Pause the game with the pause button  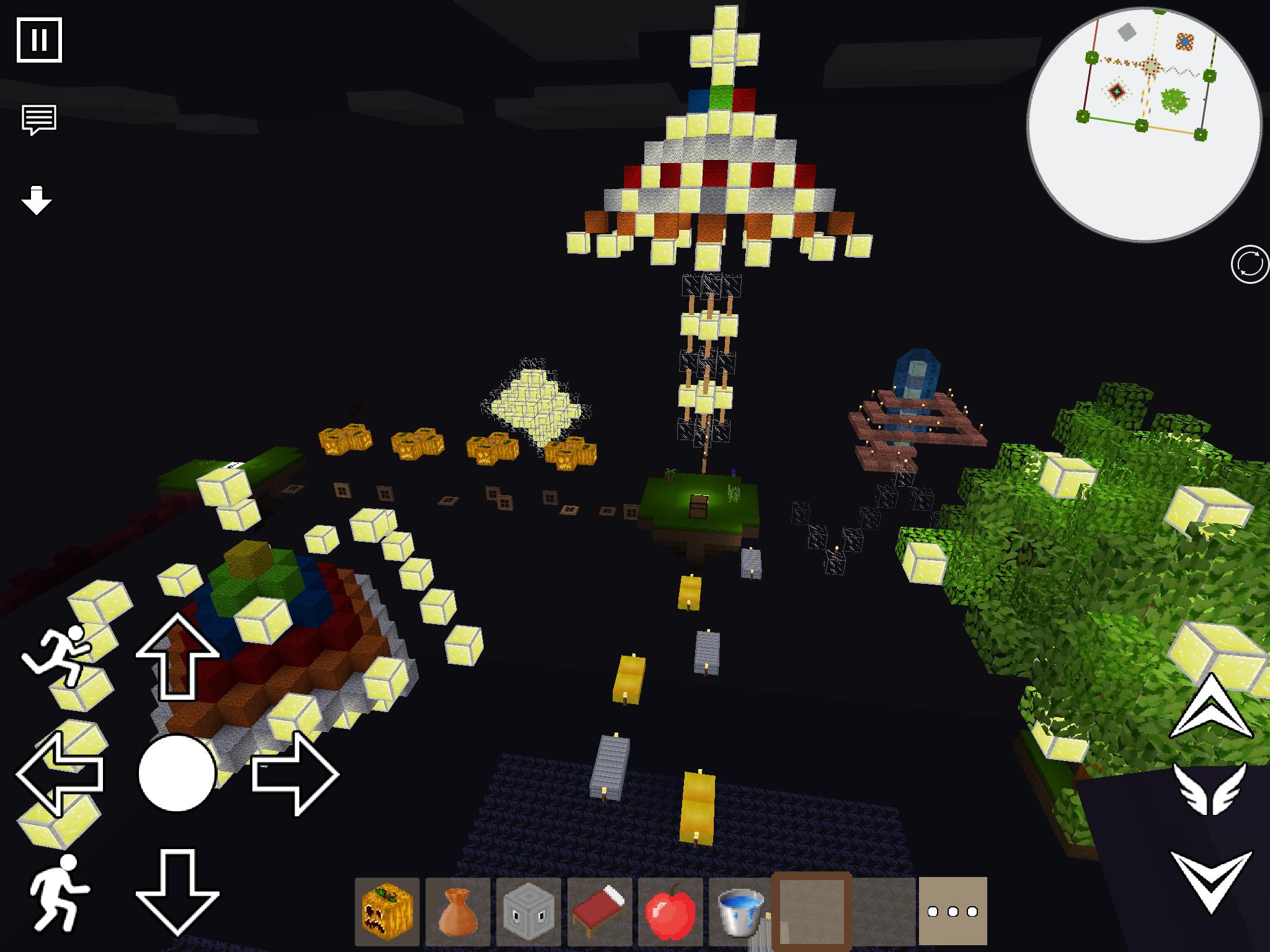click(40, 40)
